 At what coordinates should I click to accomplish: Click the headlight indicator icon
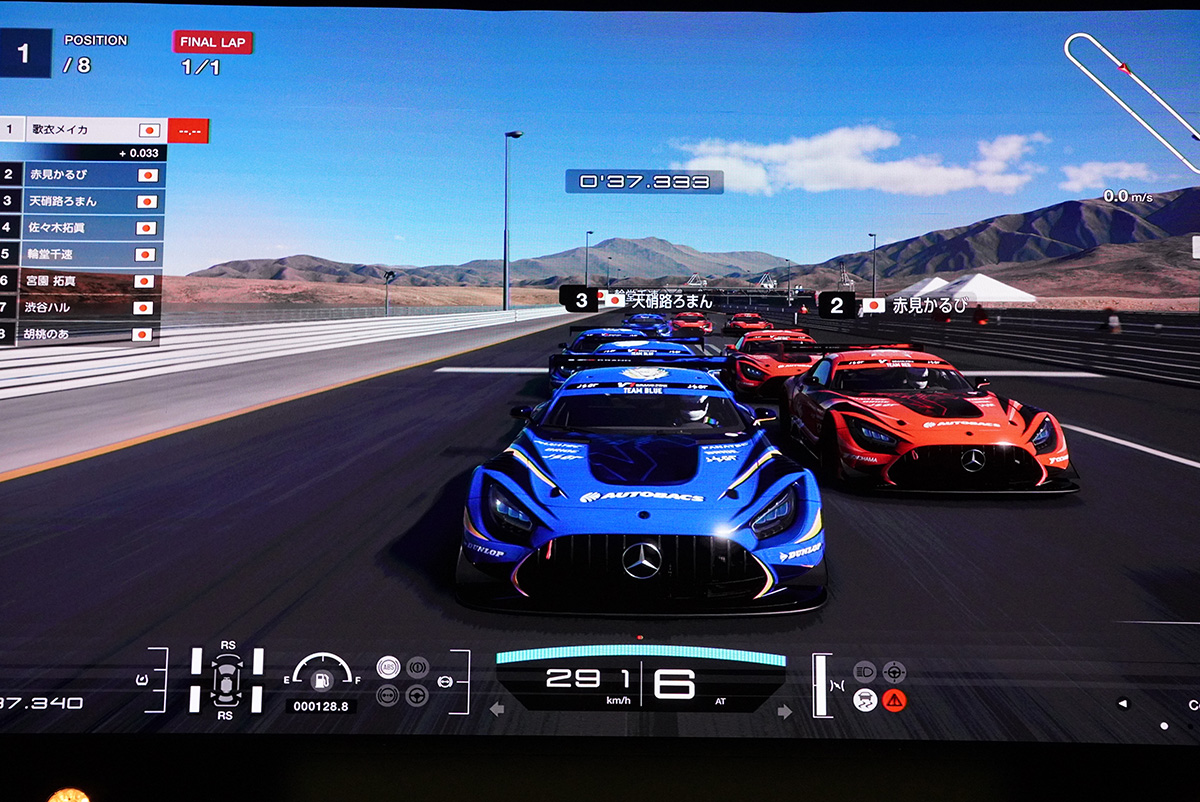point(866,672)
